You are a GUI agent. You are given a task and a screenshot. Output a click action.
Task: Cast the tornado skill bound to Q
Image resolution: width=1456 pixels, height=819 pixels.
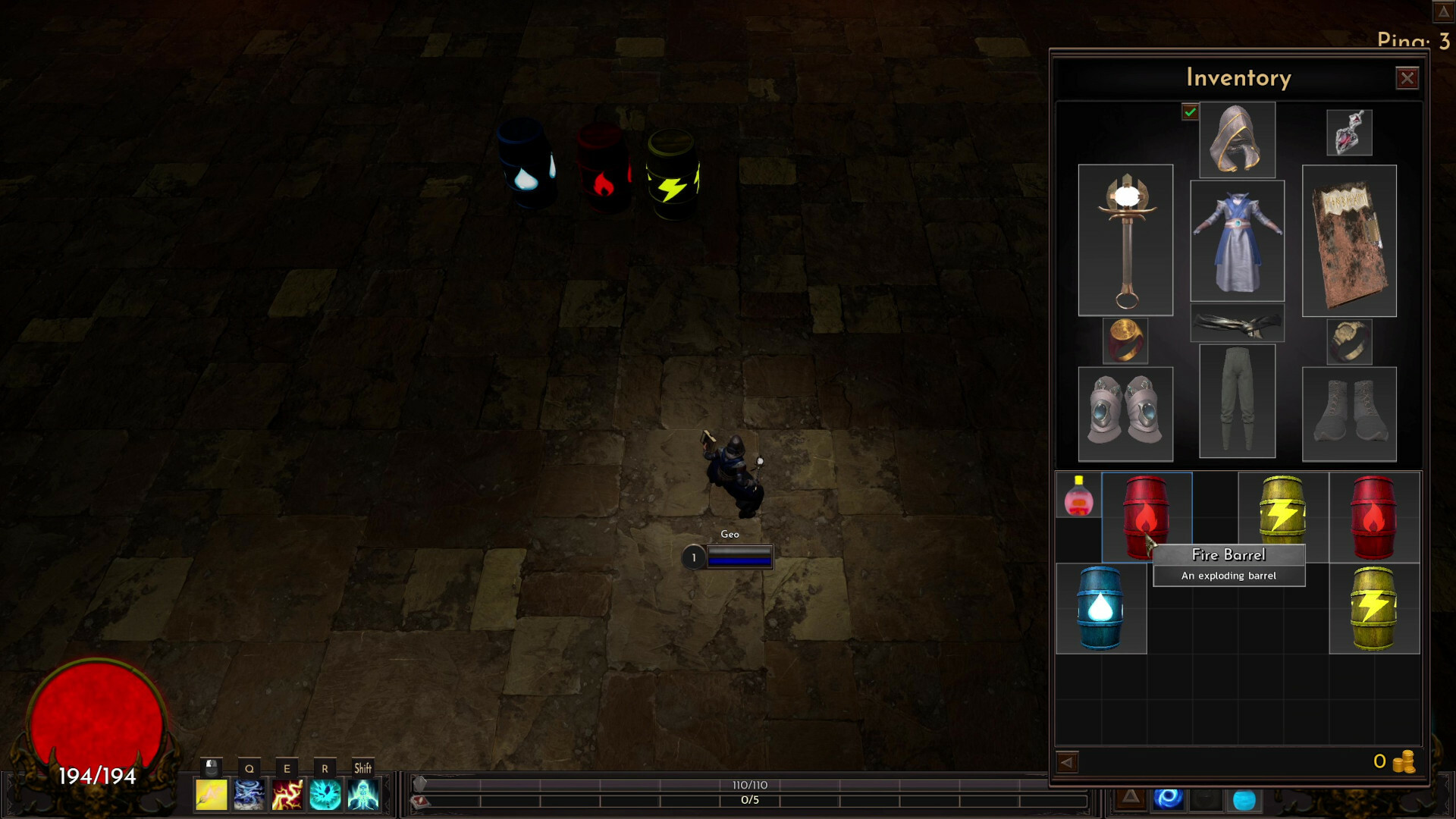[x=249, y=795]
